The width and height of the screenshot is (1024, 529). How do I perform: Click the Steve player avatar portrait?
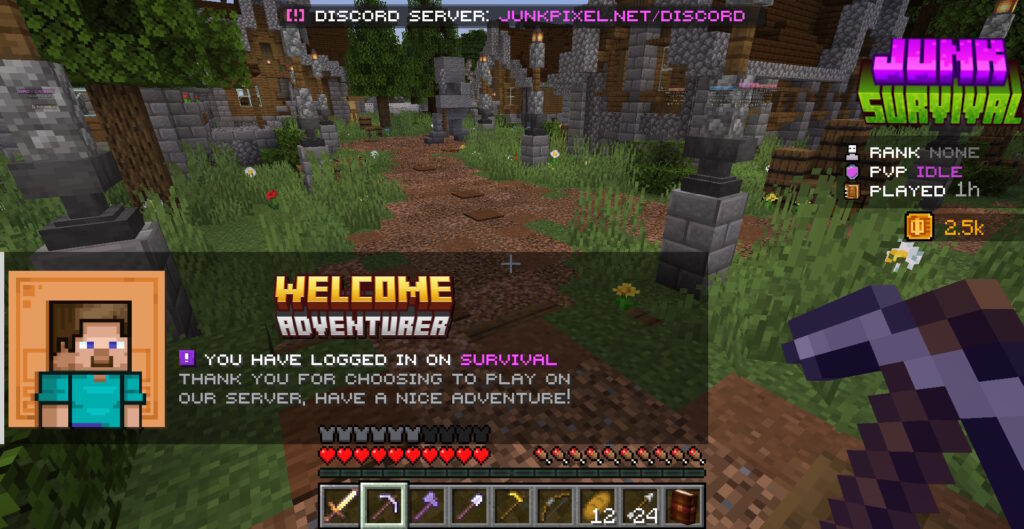88,349
